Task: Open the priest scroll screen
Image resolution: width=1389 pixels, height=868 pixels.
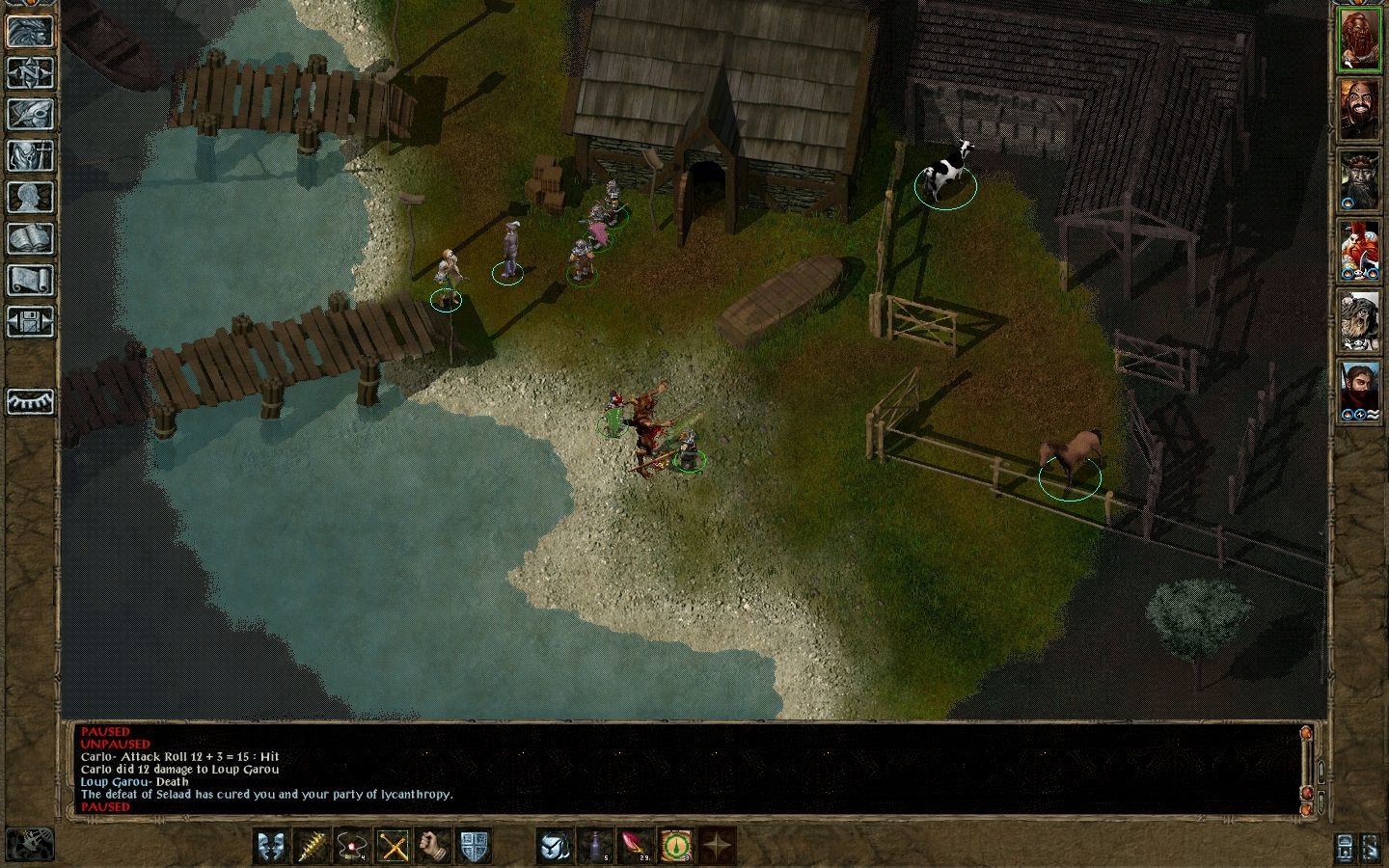Action: (x=30, y=281)
